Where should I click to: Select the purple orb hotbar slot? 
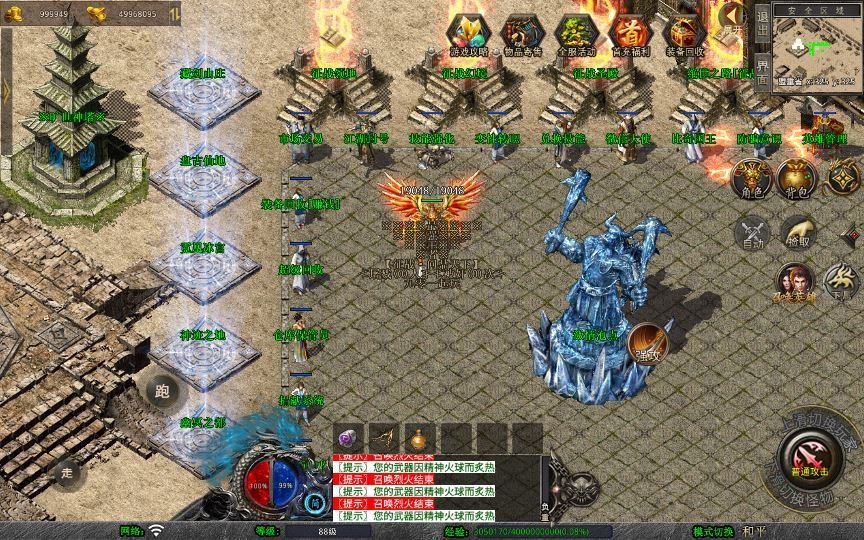pyautogui.click(x=349, y=438)
